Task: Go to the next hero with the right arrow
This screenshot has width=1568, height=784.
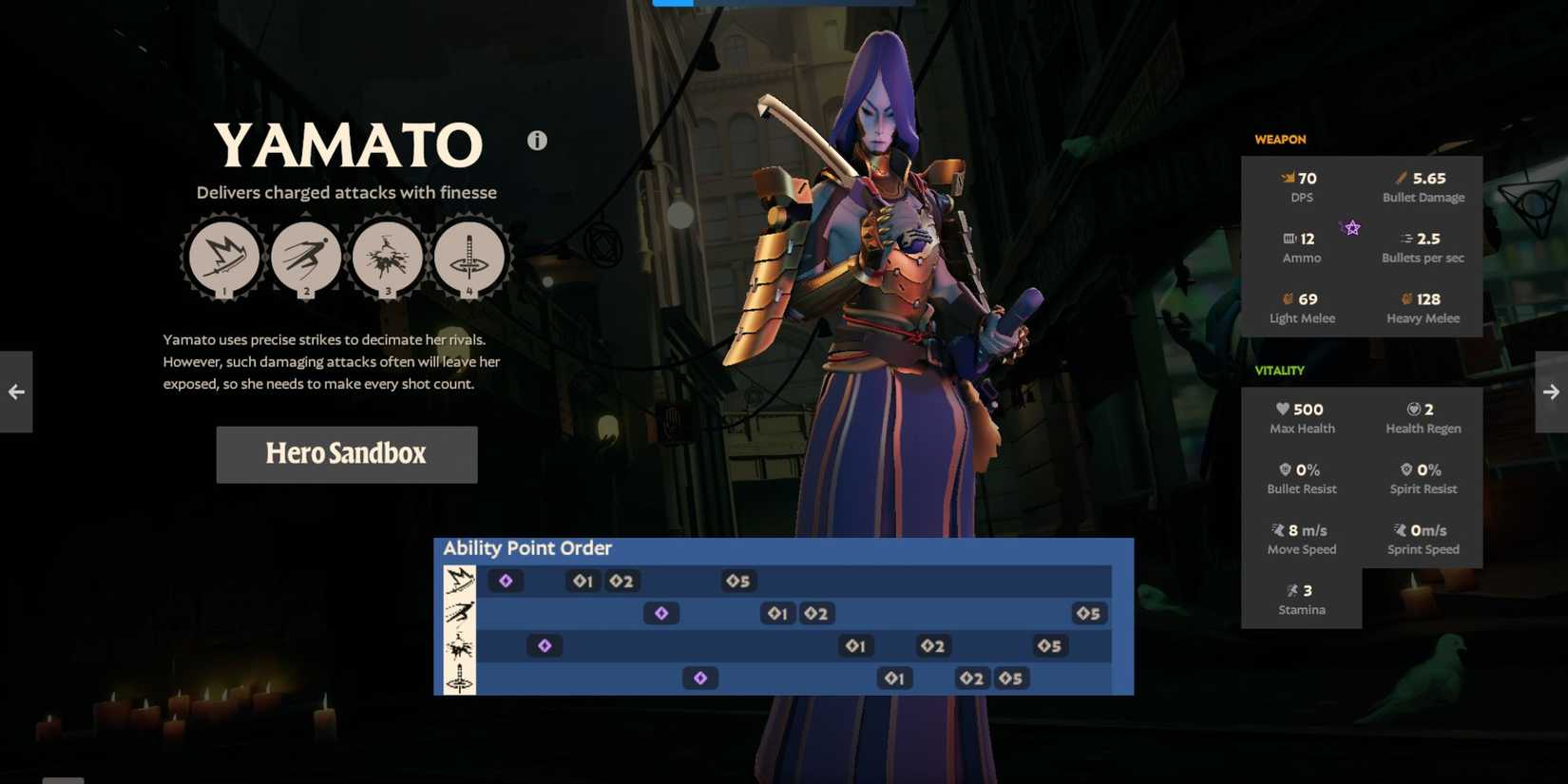Action: 1551,391
